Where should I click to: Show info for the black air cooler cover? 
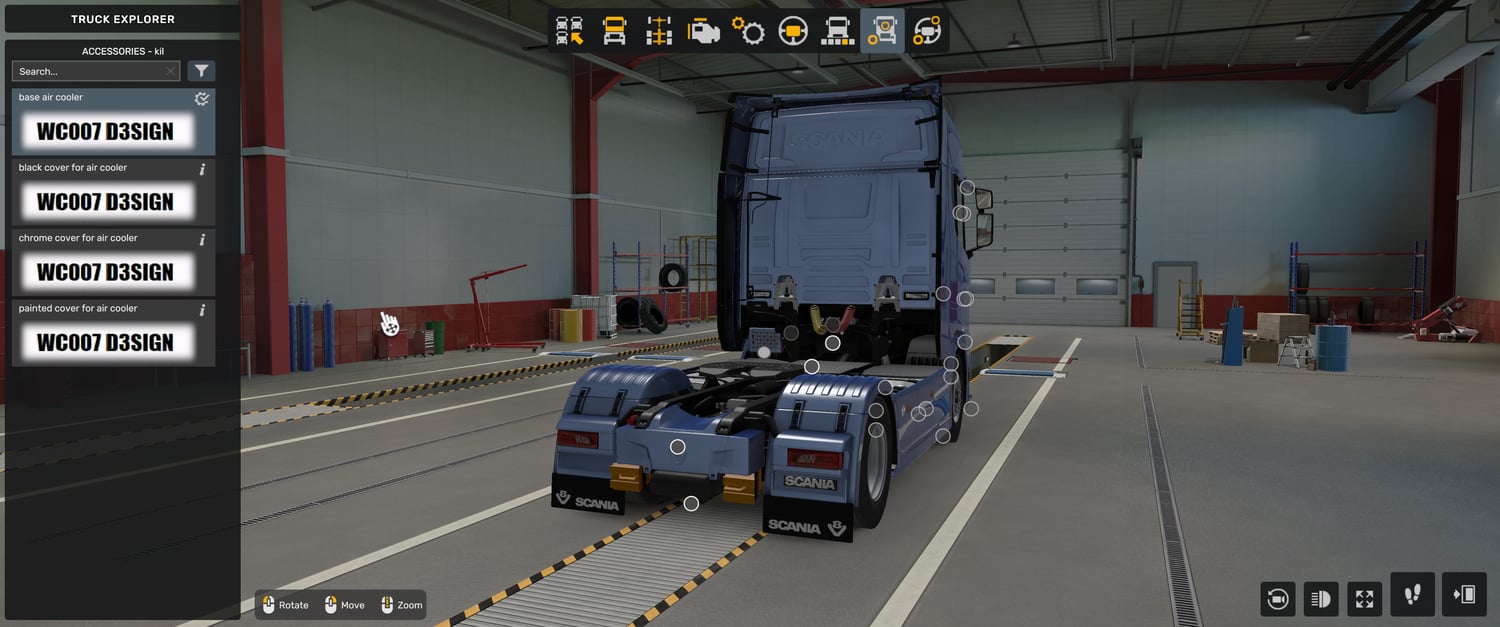click(x=202, y=169)
